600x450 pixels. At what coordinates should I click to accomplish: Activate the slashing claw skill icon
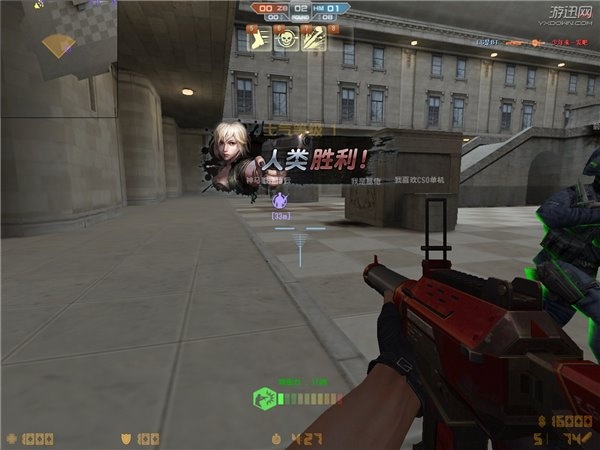pos(313,39)
